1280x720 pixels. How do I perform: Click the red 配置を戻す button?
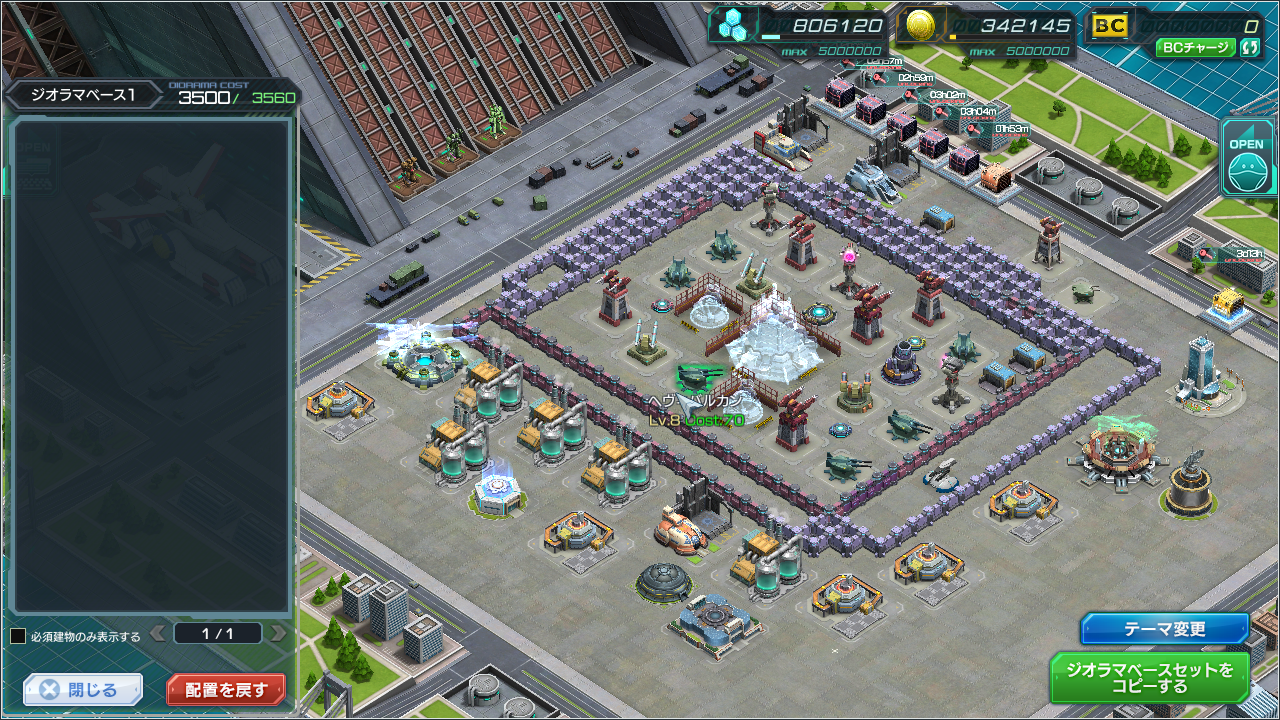coord(226,690)
